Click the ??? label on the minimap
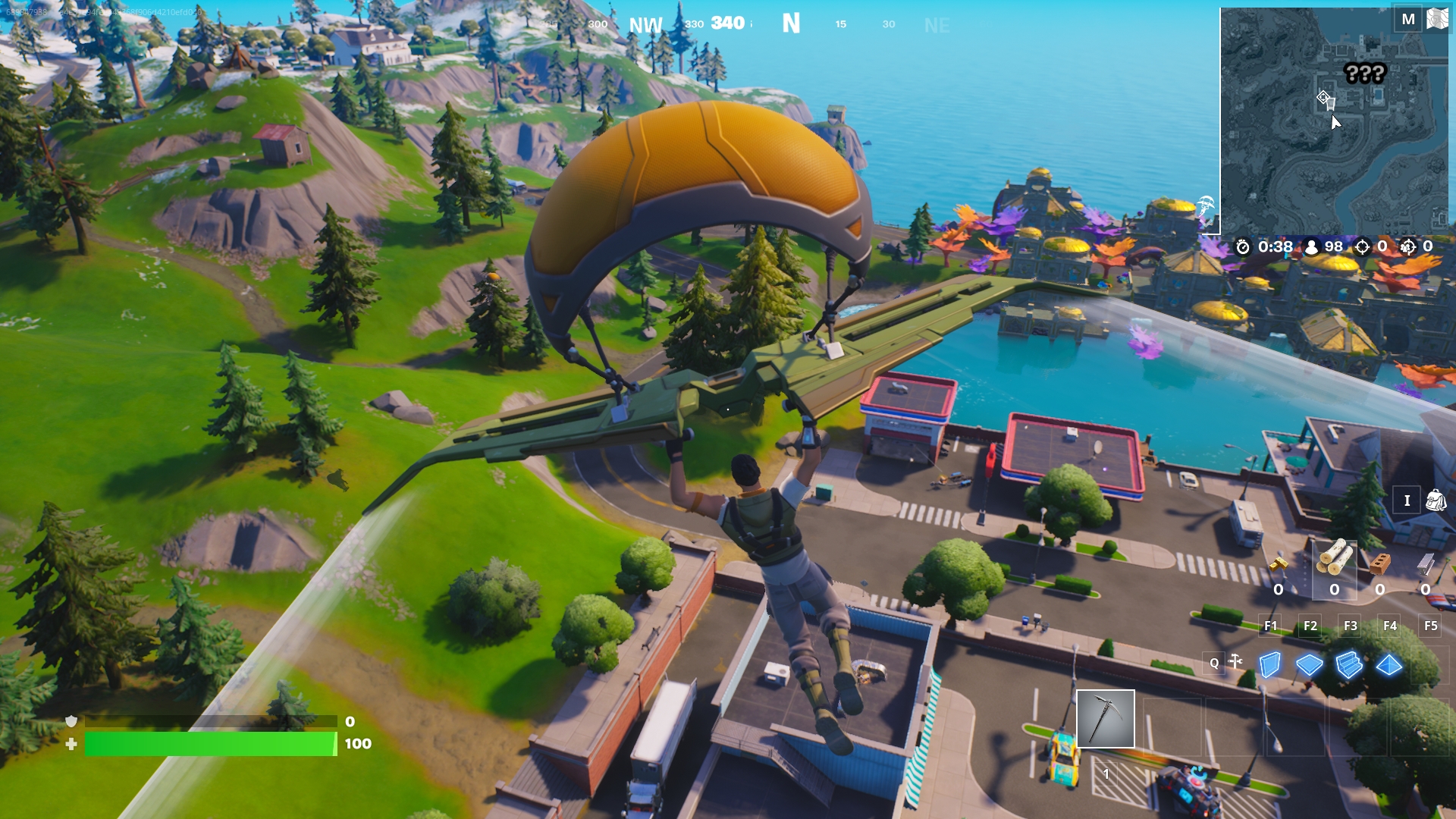 click(1363, 74)
